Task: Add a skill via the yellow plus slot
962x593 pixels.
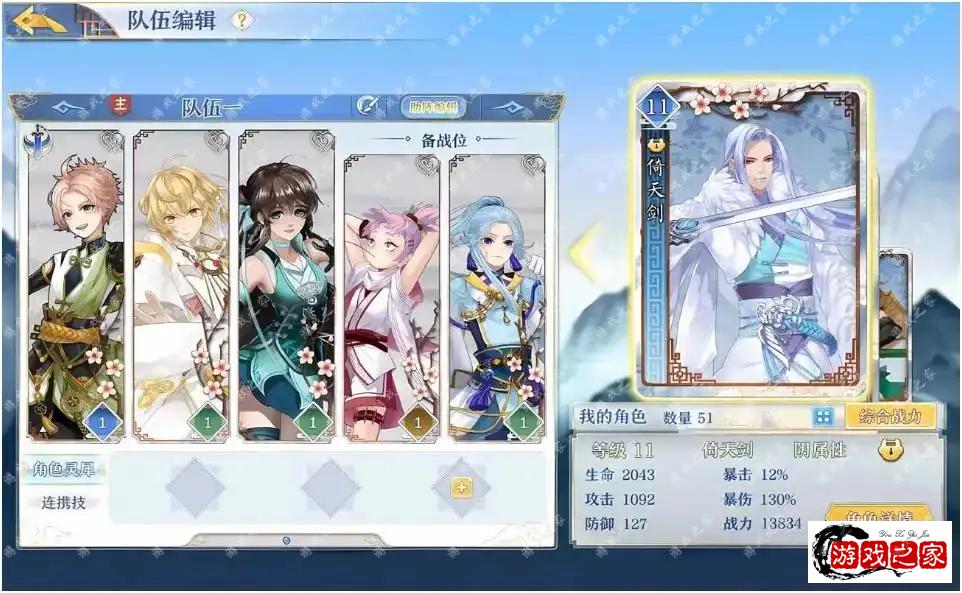Action: coord(461,488)
